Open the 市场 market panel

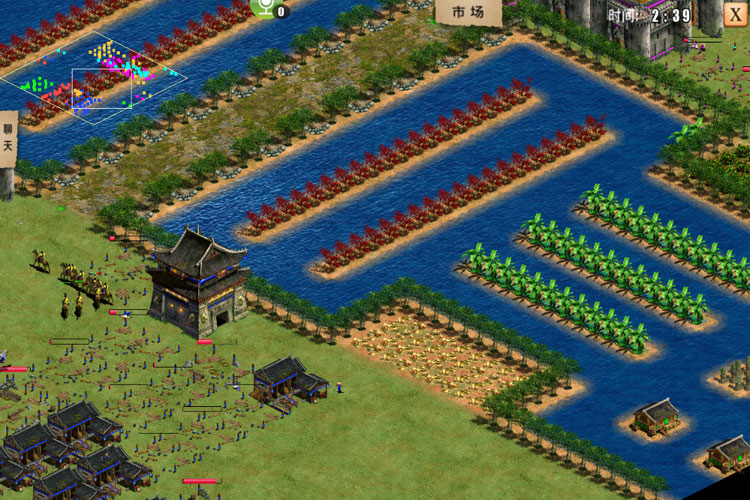[467, 12]
